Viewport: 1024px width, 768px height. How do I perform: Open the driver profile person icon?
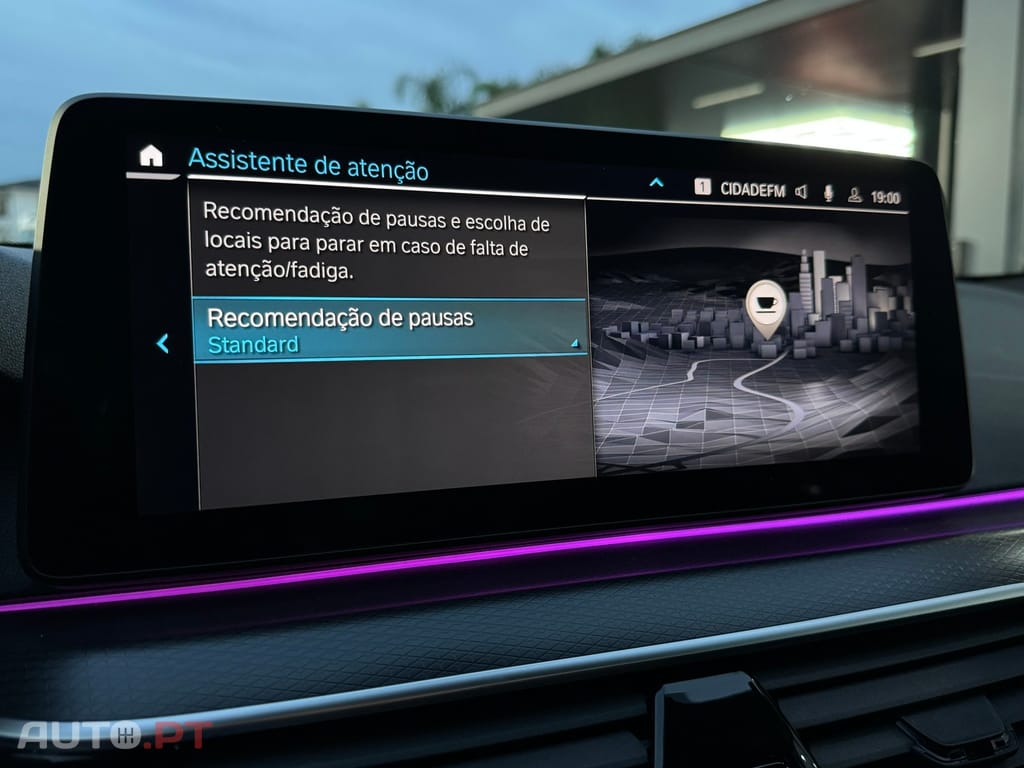point(855,195)
